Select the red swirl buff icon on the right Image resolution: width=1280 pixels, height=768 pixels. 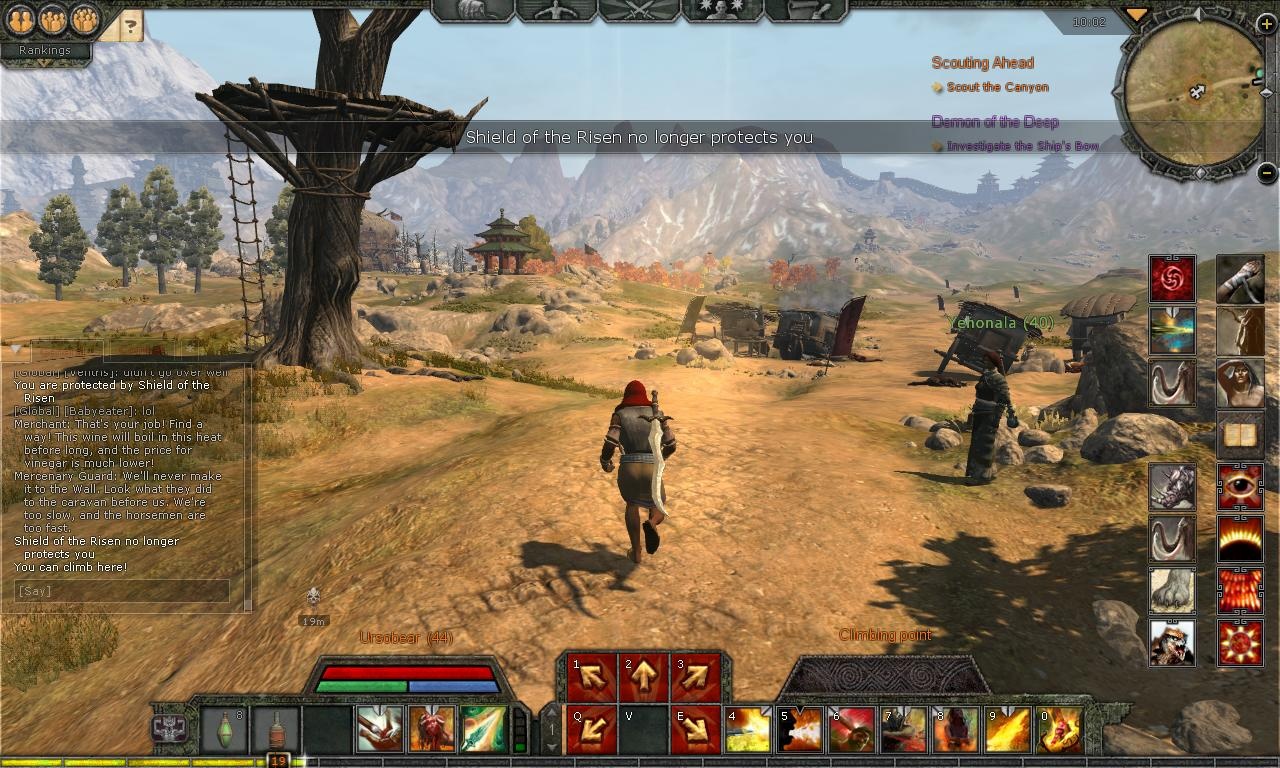(x=1172, y=280)
